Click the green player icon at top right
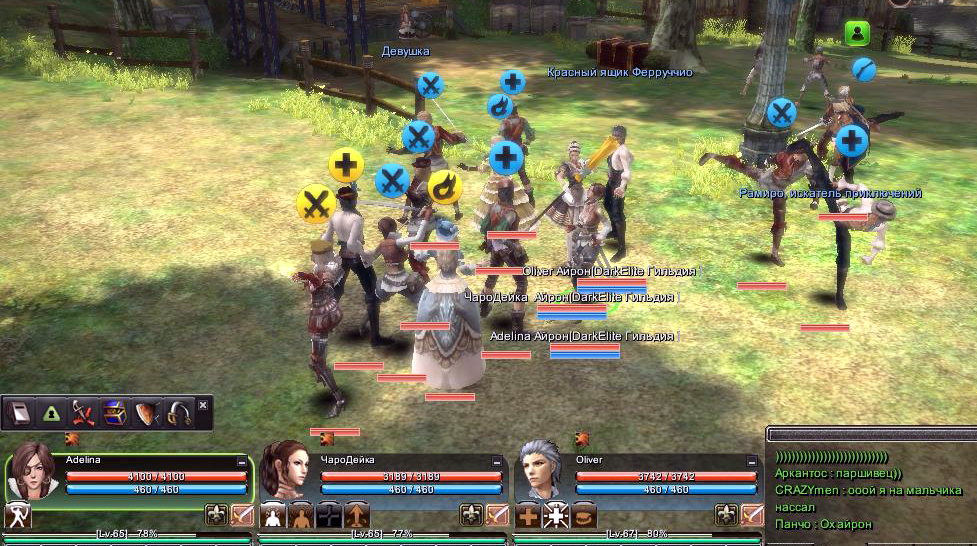This screenshot has width=977, height=546. click(x=857, y=33)
